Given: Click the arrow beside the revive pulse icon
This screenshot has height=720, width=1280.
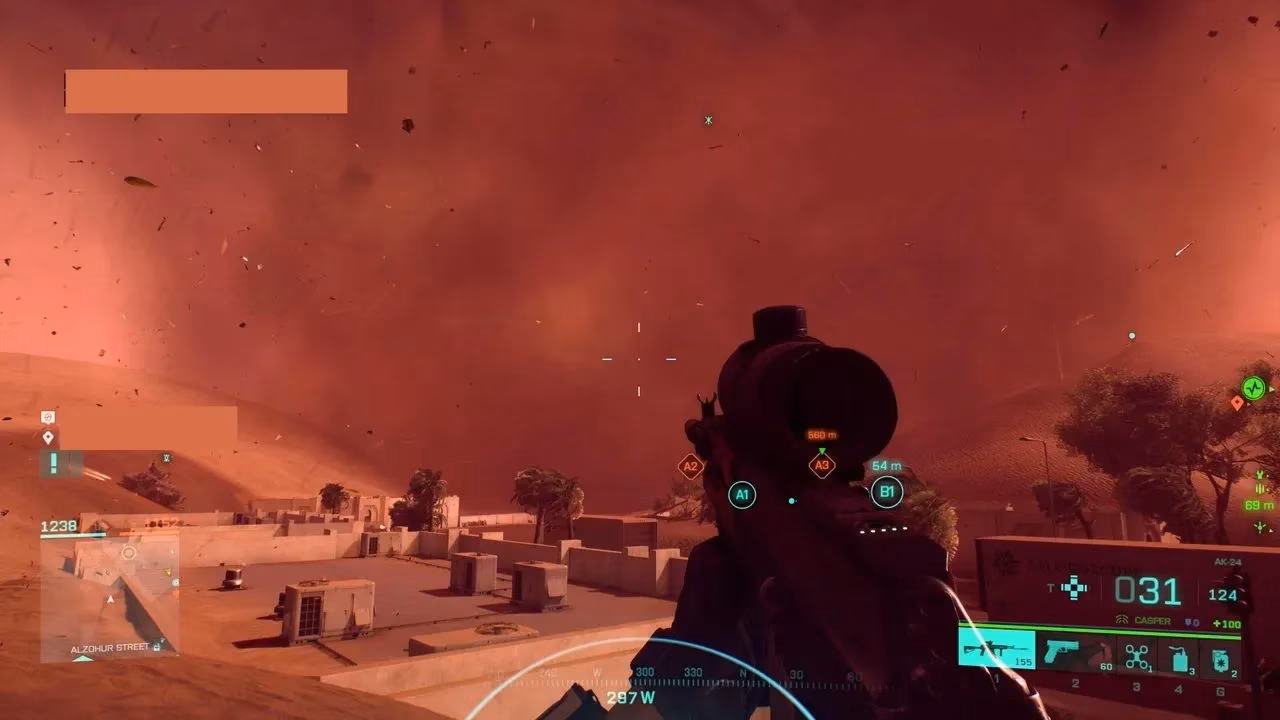Looking at the screenshot, I should coord(1272,388).
